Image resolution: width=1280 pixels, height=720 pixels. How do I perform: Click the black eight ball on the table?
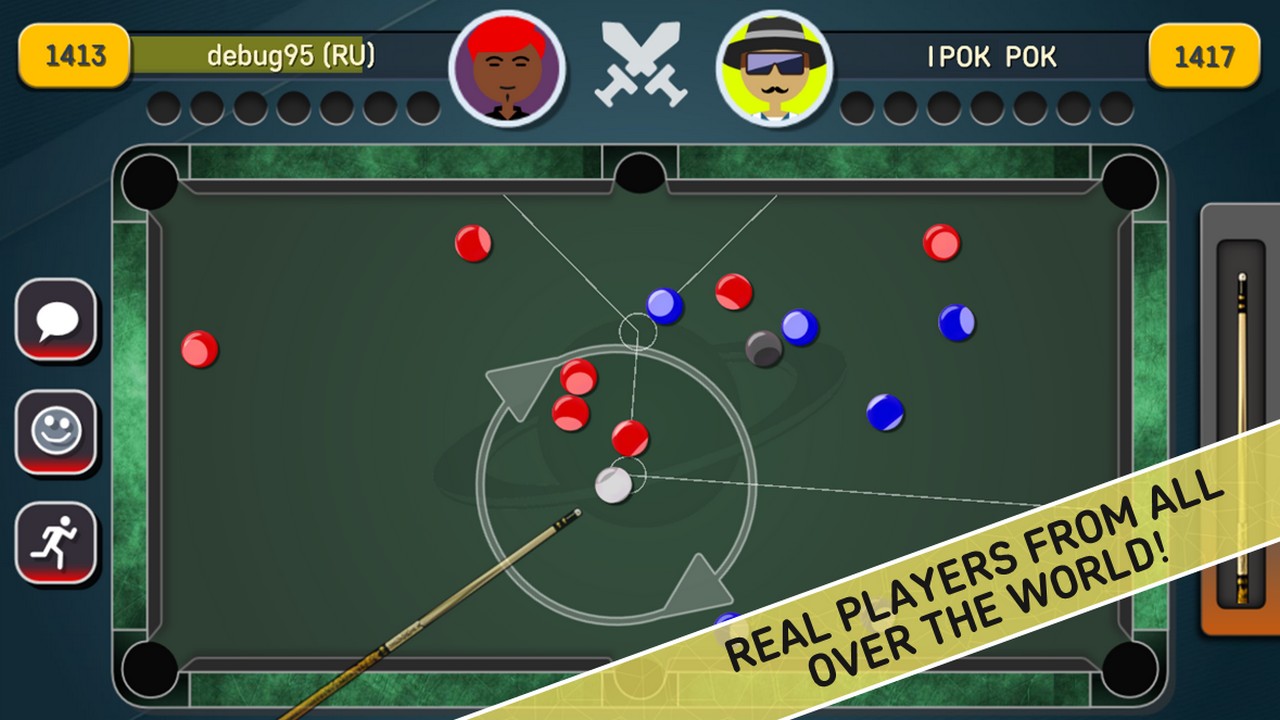pos(762,348)
